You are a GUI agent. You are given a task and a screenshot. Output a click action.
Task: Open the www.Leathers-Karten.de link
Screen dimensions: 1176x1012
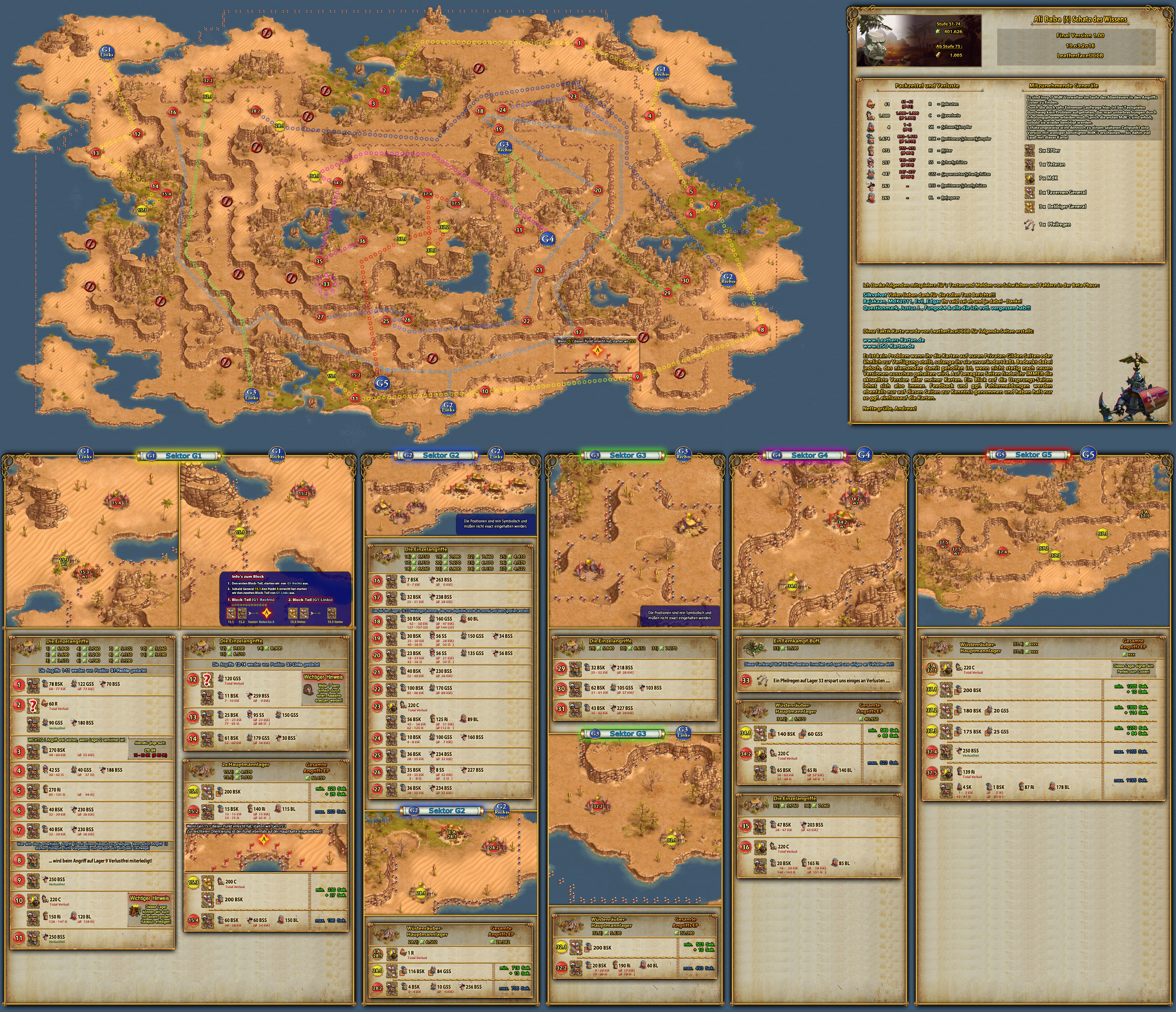[893, 340]
